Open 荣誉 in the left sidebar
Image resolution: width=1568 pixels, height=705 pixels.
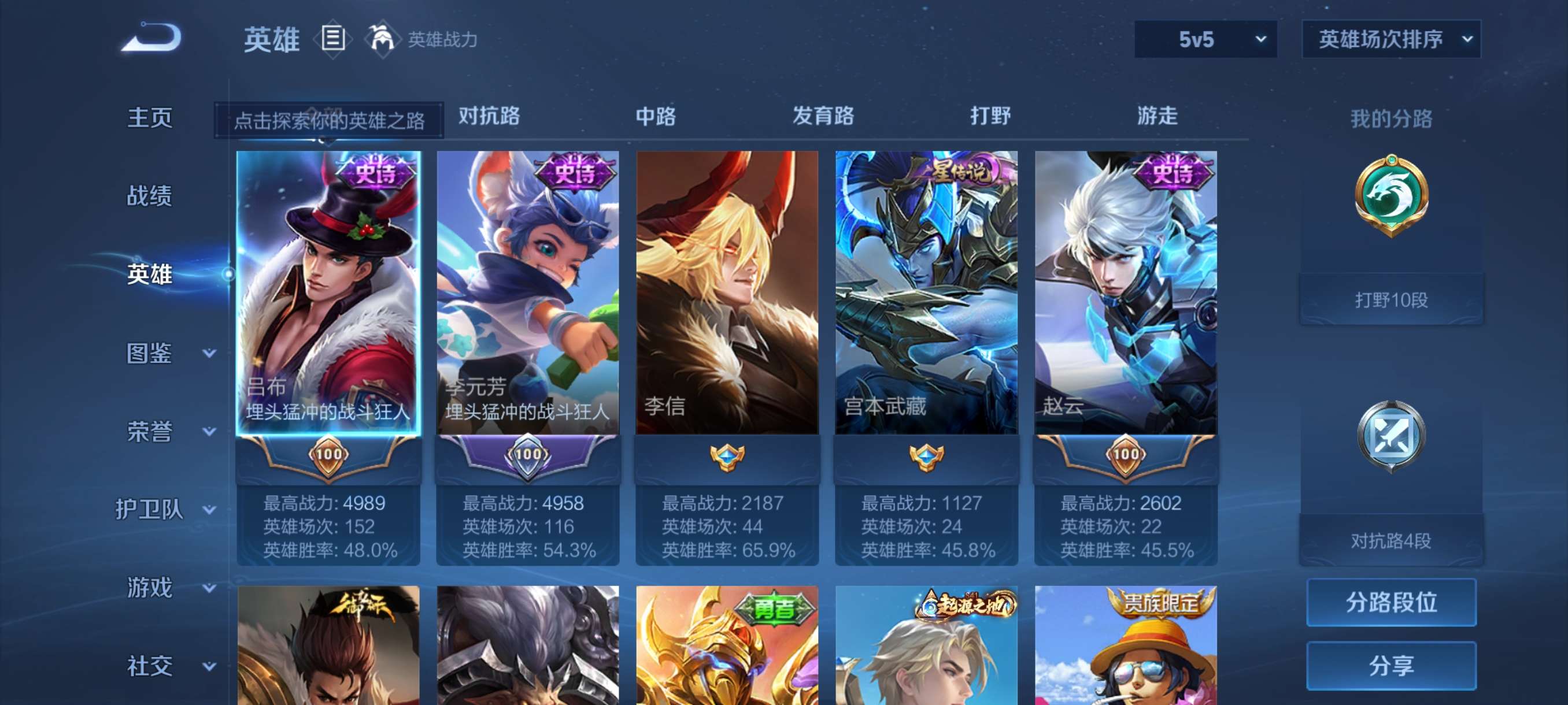pos(151,431)
